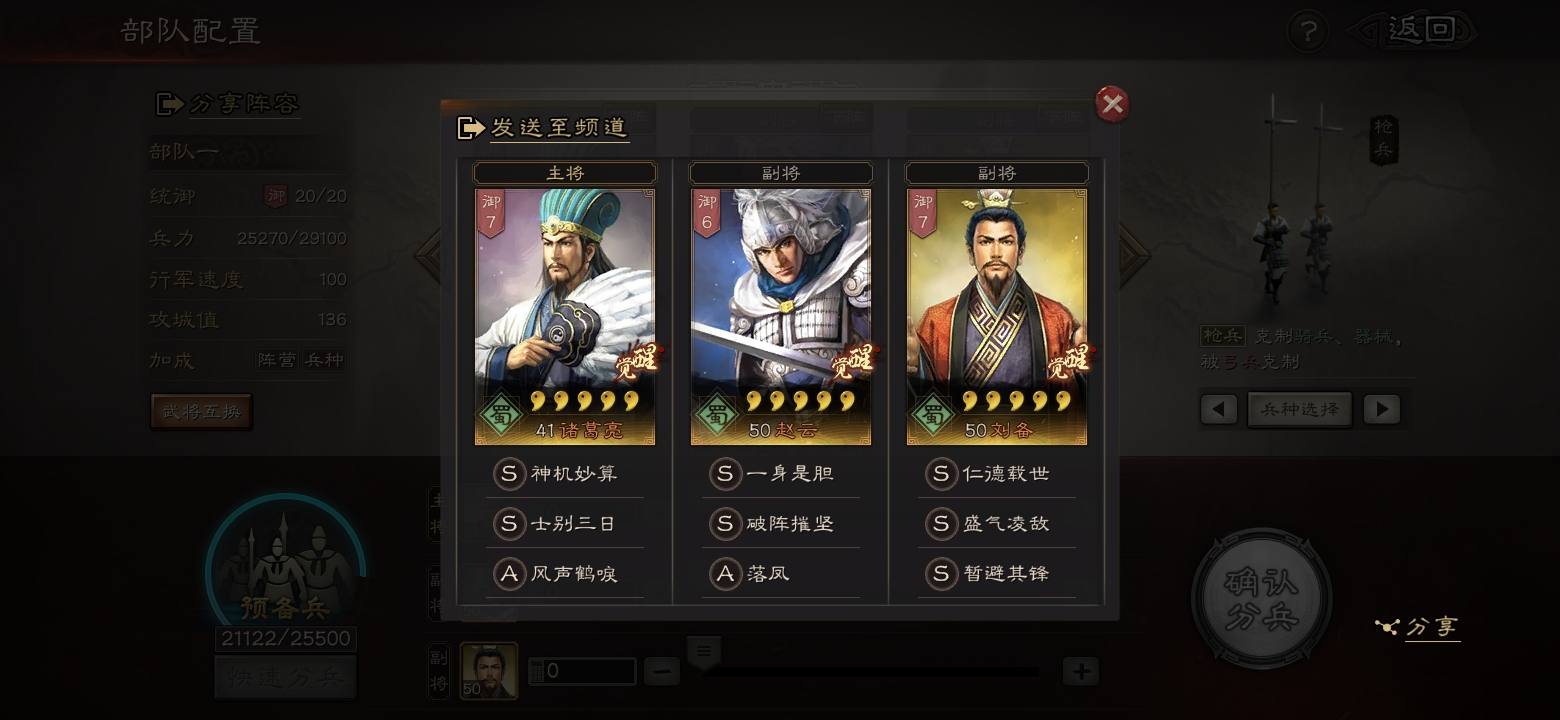
Task: Confirm troop allocation with 确认分兵
Action: (x=1262, y=598)
